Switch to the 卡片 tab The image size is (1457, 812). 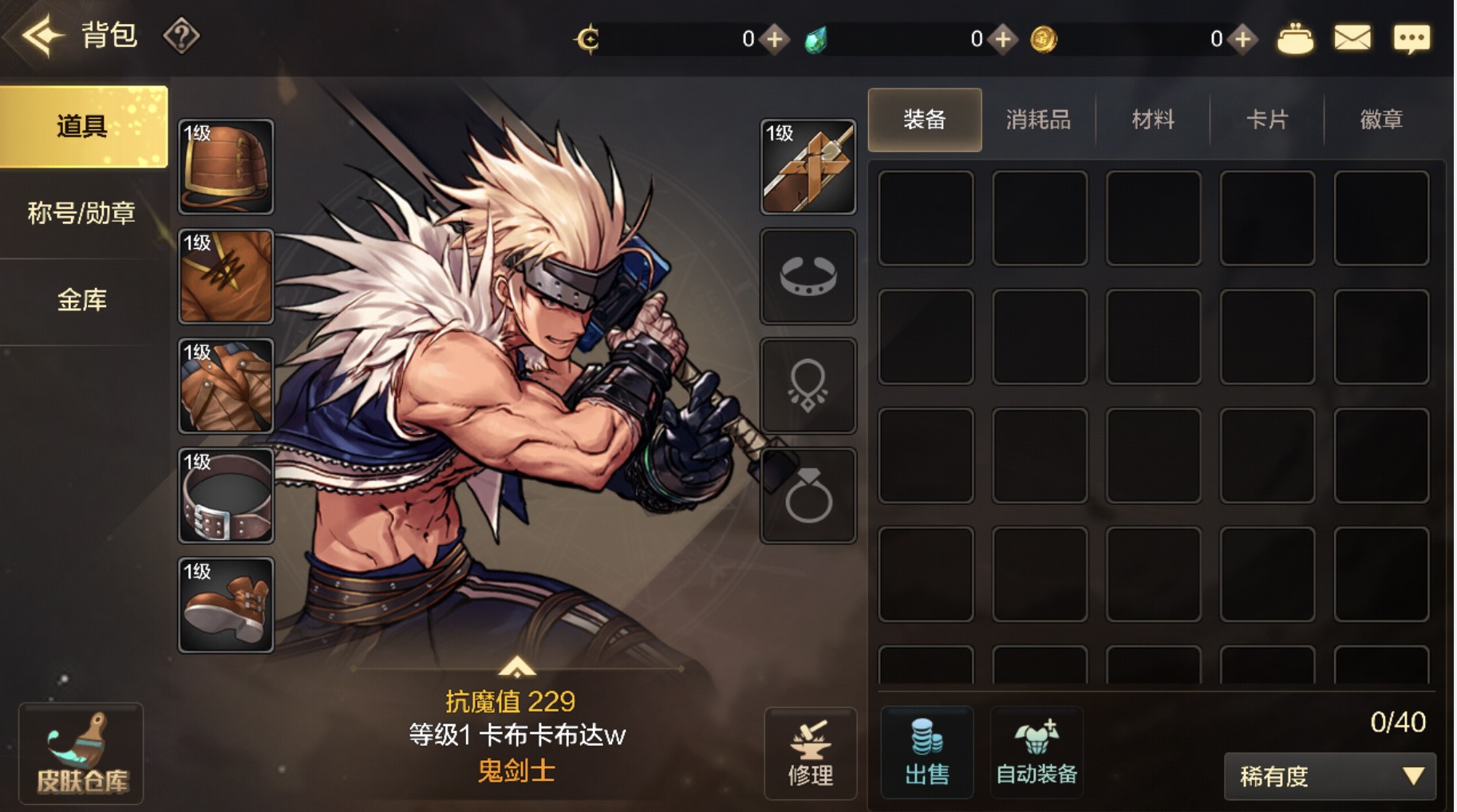[x=1267, y=120]
